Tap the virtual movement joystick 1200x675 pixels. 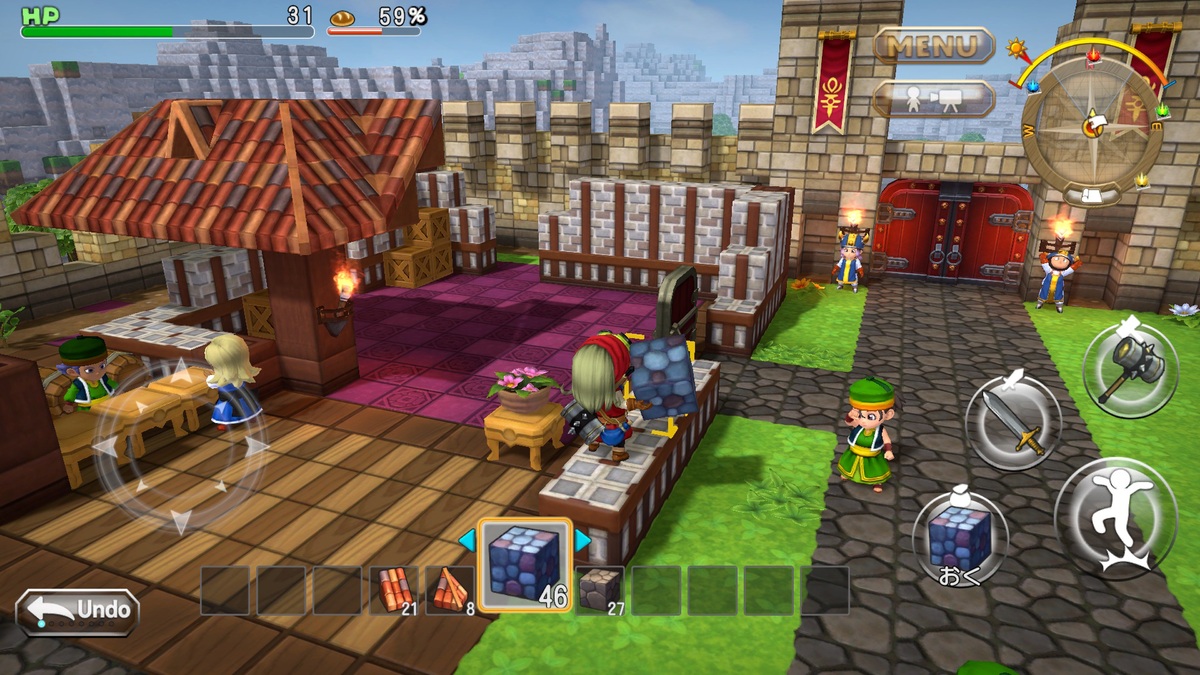point(180,445)
